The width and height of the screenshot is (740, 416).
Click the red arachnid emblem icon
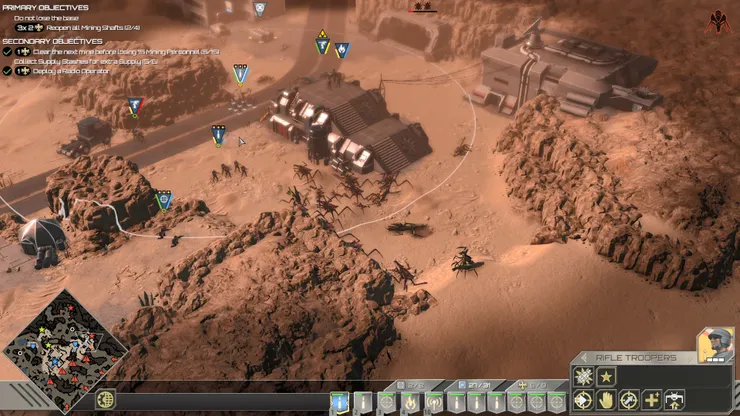click(x=717, y=21)
